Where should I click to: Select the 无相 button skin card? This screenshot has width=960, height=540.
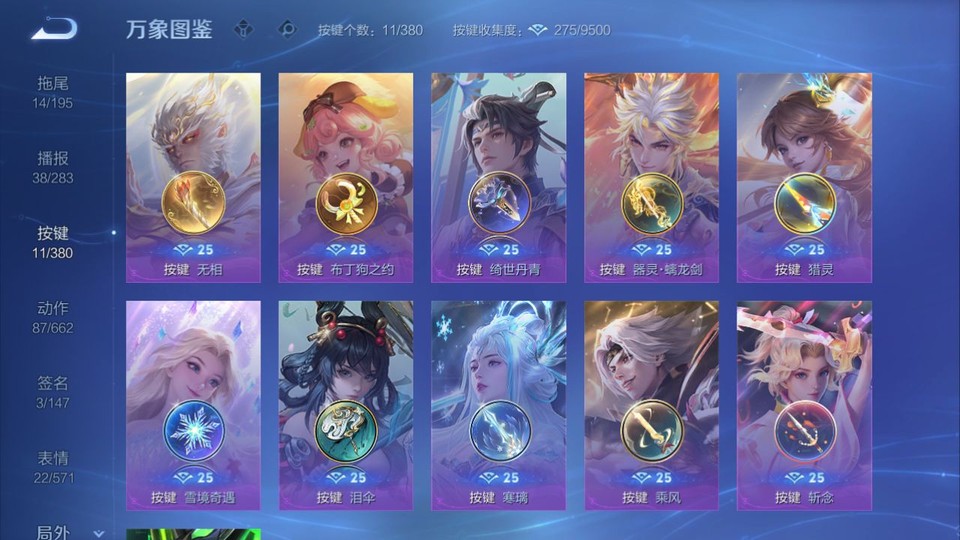(193, 177)
